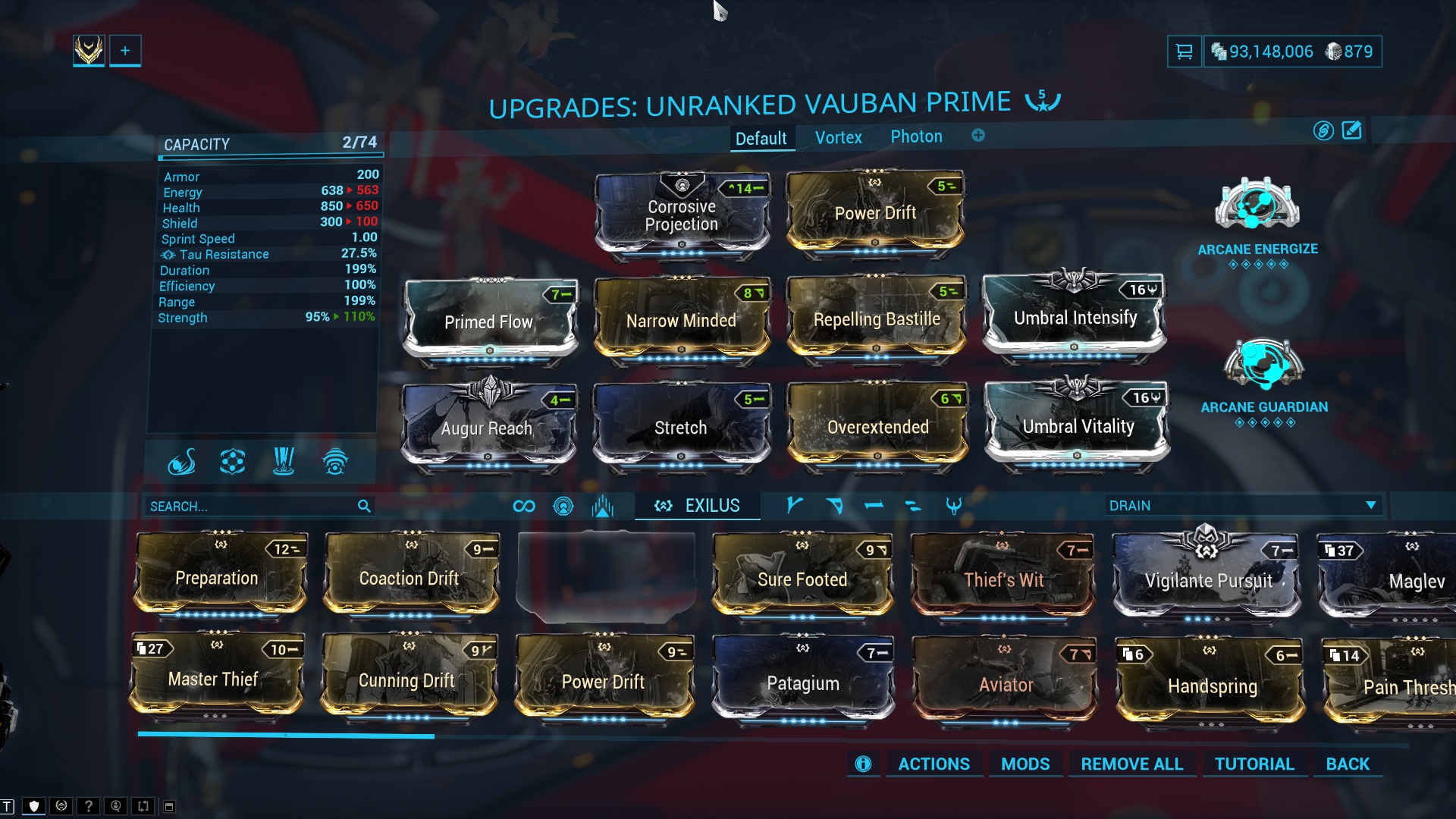
Task: Click the rename config pencil icon
Action: tap(1352, 130)
